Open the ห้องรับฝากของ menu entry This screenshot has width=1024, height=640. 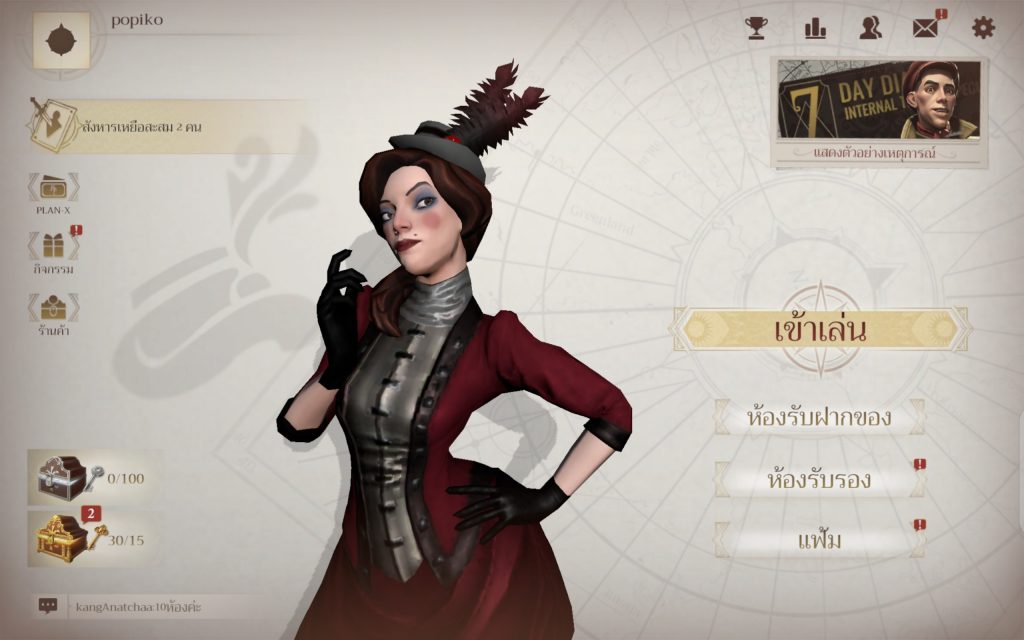tap(819, 416)
